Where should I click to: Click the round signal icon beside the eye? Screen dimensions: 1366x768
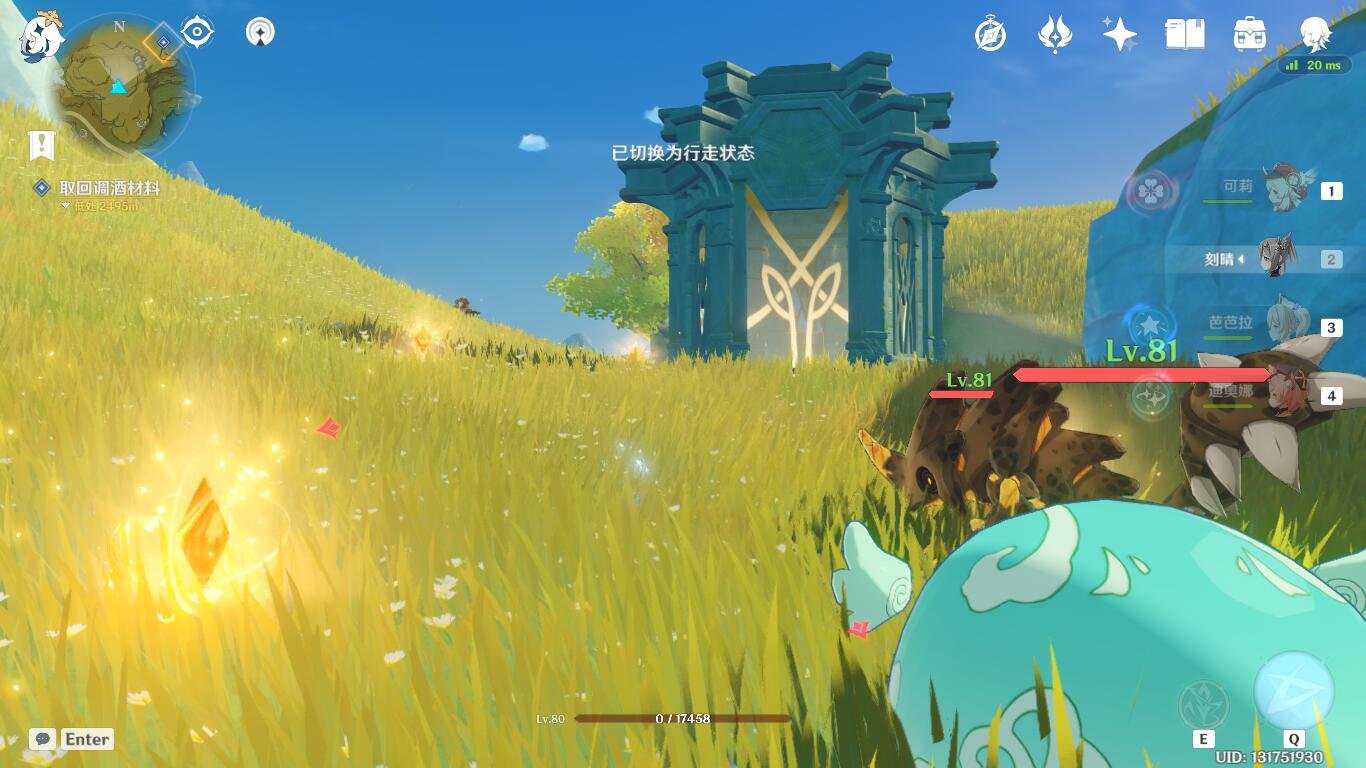[x=260, y=32]
